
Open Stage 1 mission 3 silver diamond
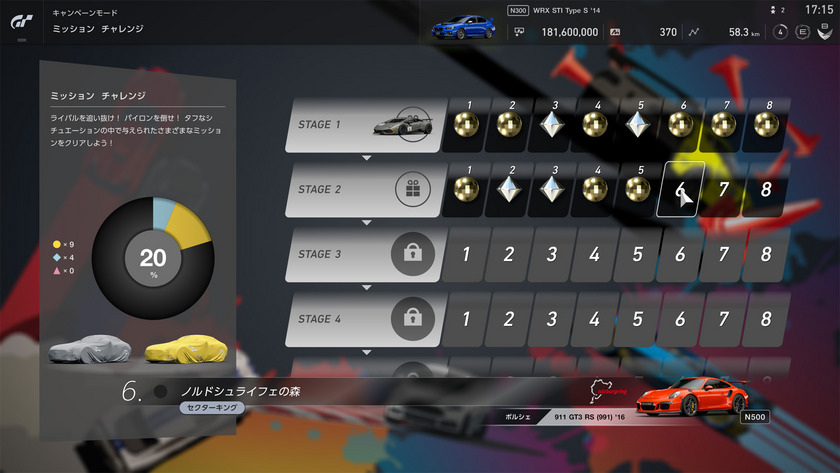pyautogui.click(x=550, y=124)
